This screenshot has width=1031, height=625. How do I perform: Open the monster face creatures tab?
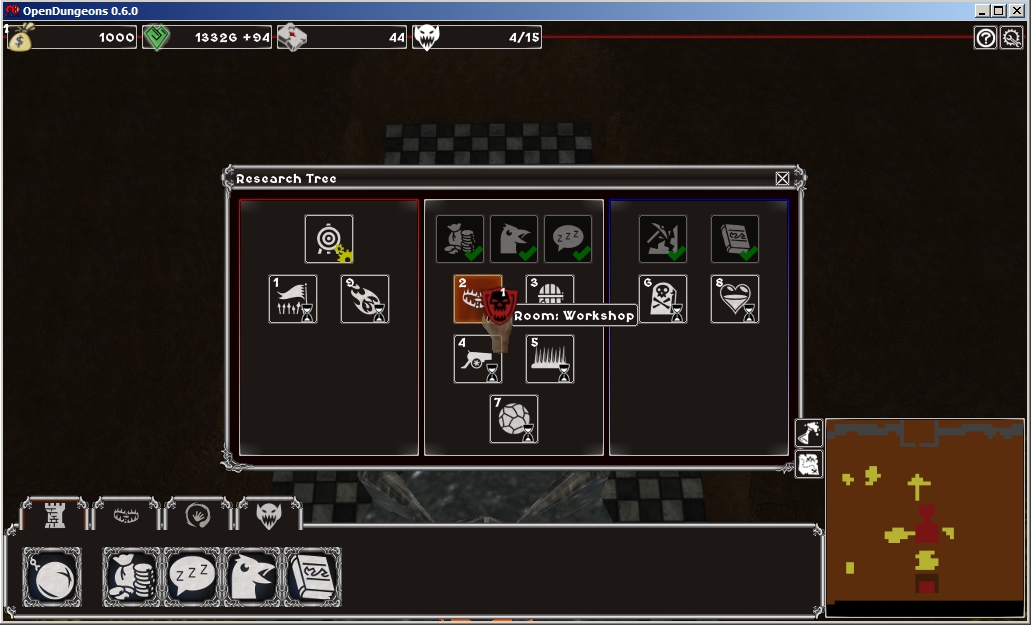270,515
